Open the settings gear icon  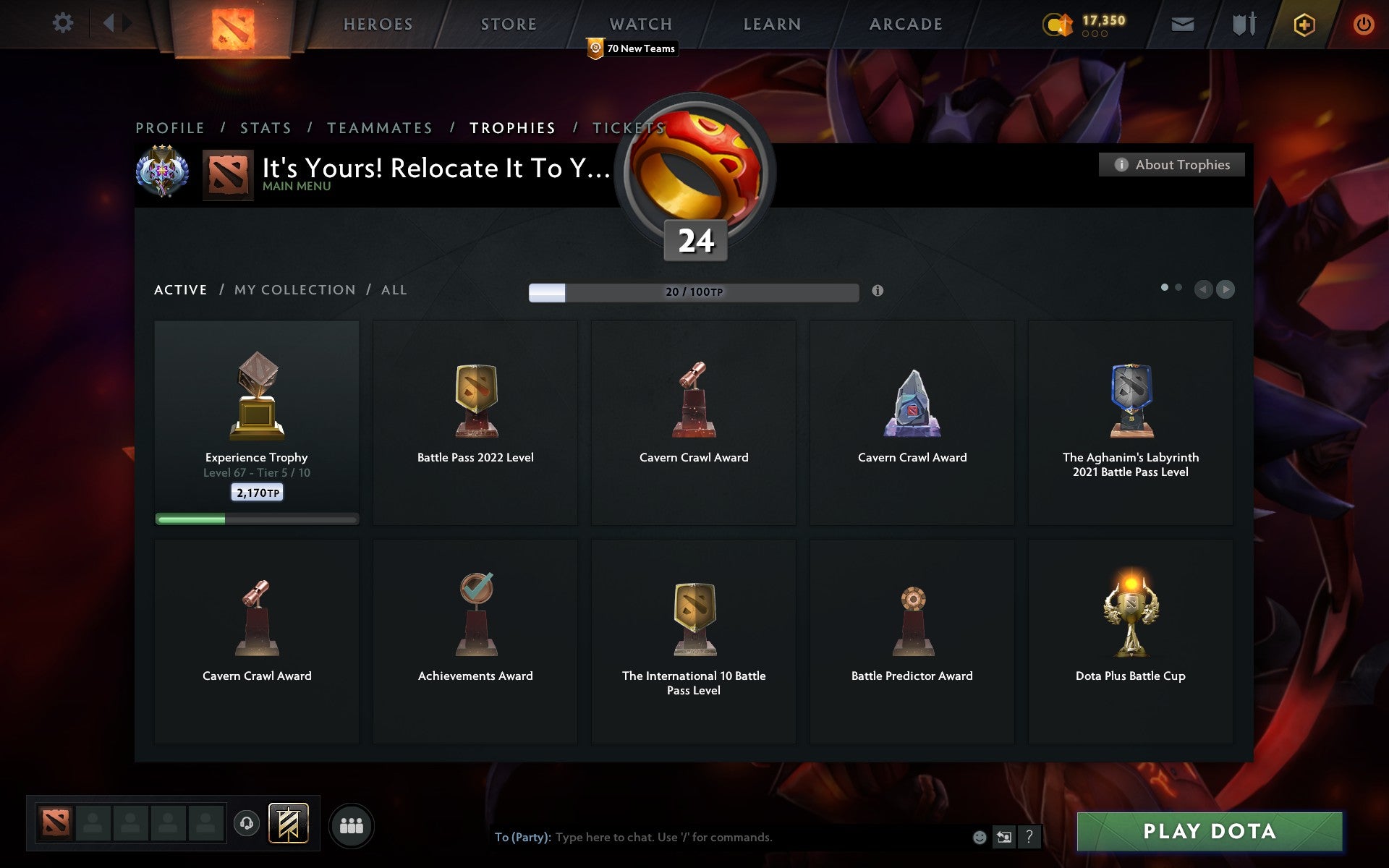coord(64,23)
